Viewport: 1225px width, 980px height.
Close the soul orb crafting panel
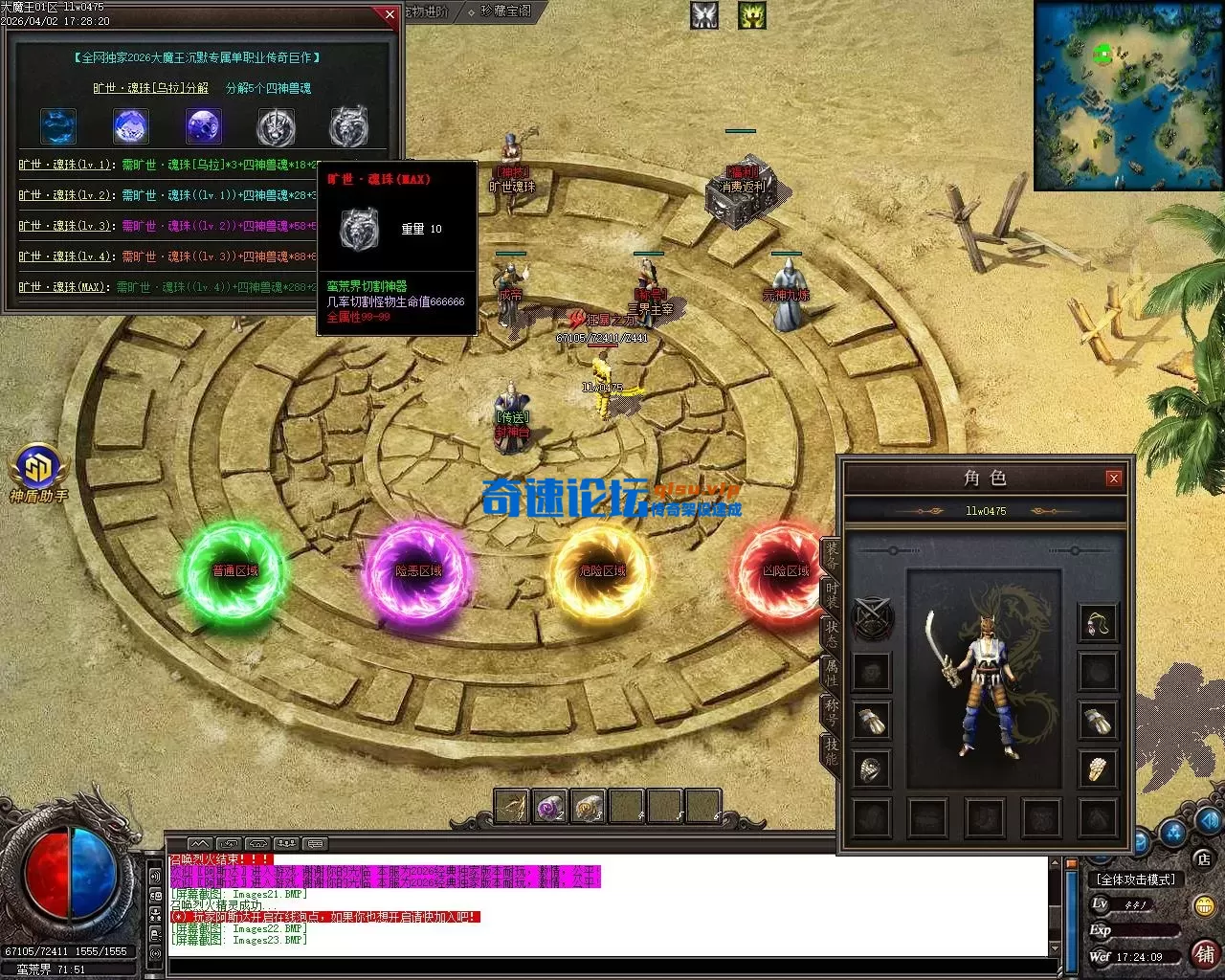(x=389, y=14)
